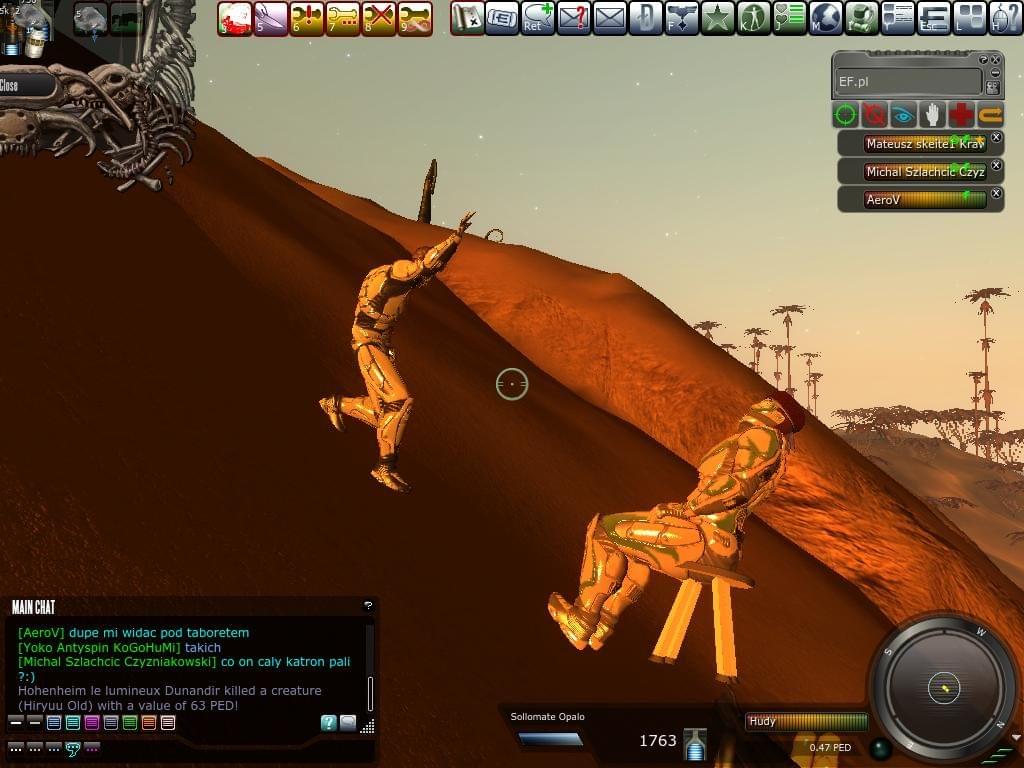Open the mail envelope icon
Screen dimensions: 1024x768
click(x=610, y=18)
